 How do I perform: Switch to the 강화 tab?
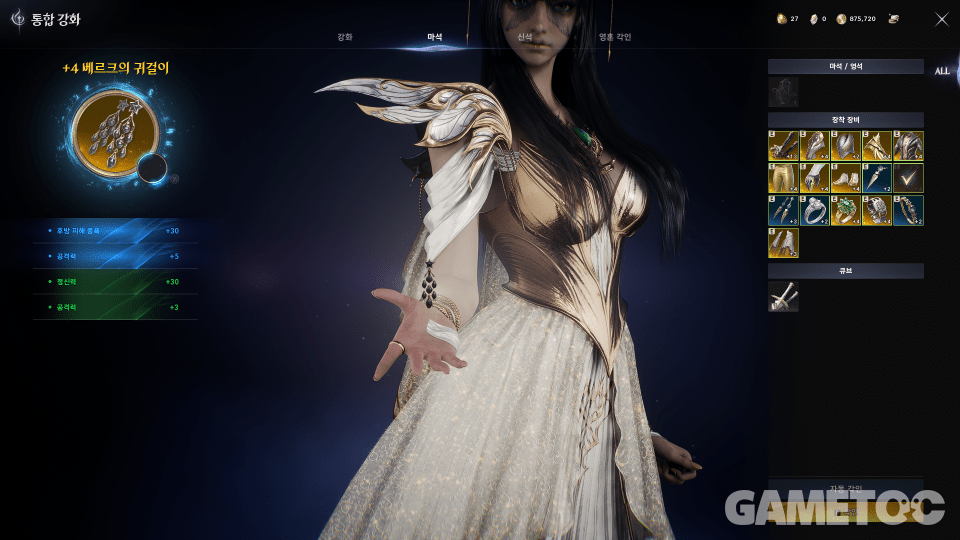click(344, 37)
